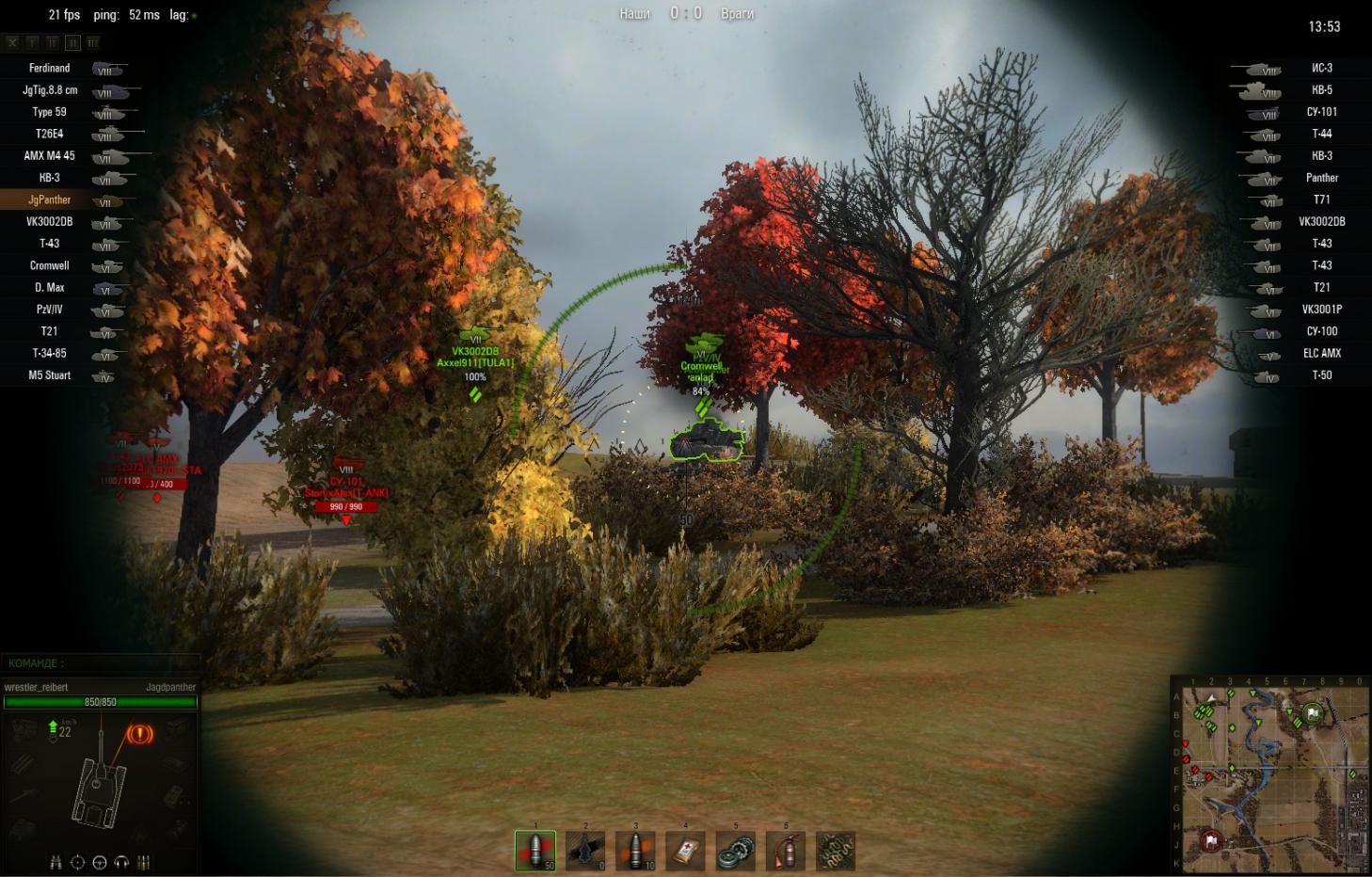
Task: Click the handbrake warning indicator
Action: point(140,733)
